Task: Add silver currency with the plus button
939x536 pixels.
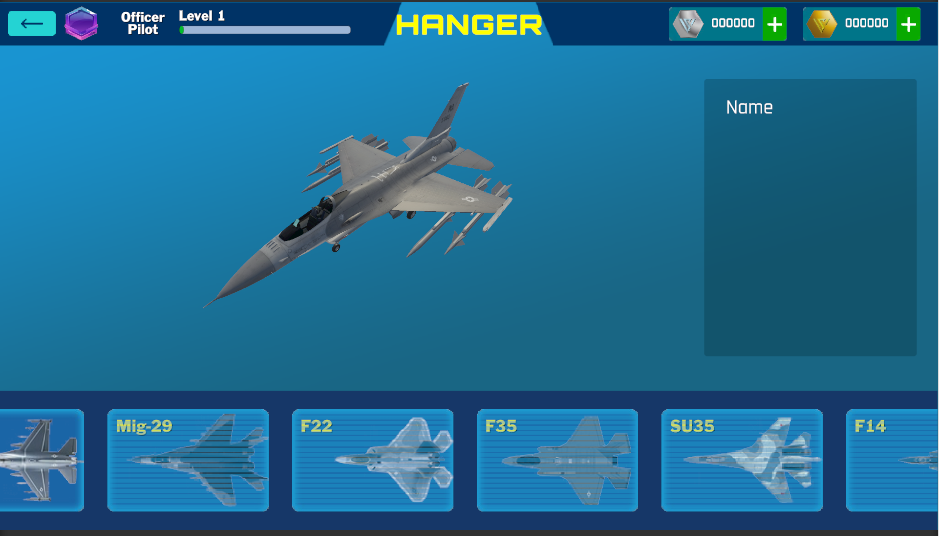Action: point(774,24)
